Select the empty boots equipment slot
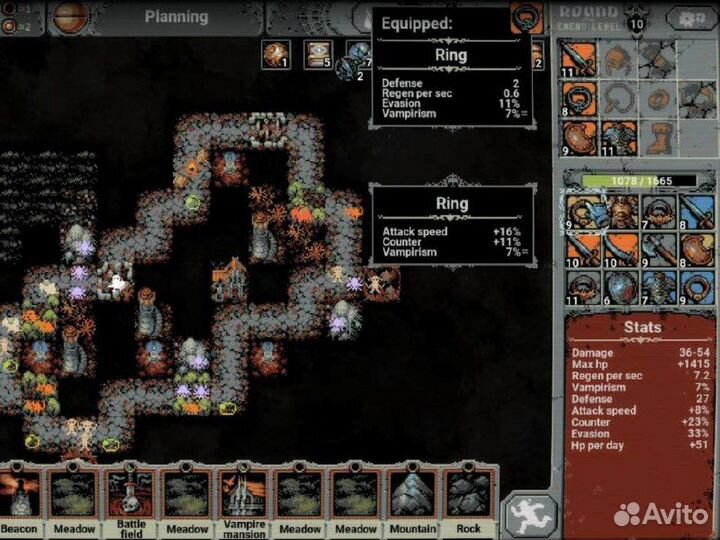Image resolution: width=720 pixels, height=540 pixels. [x=655, y=137]
